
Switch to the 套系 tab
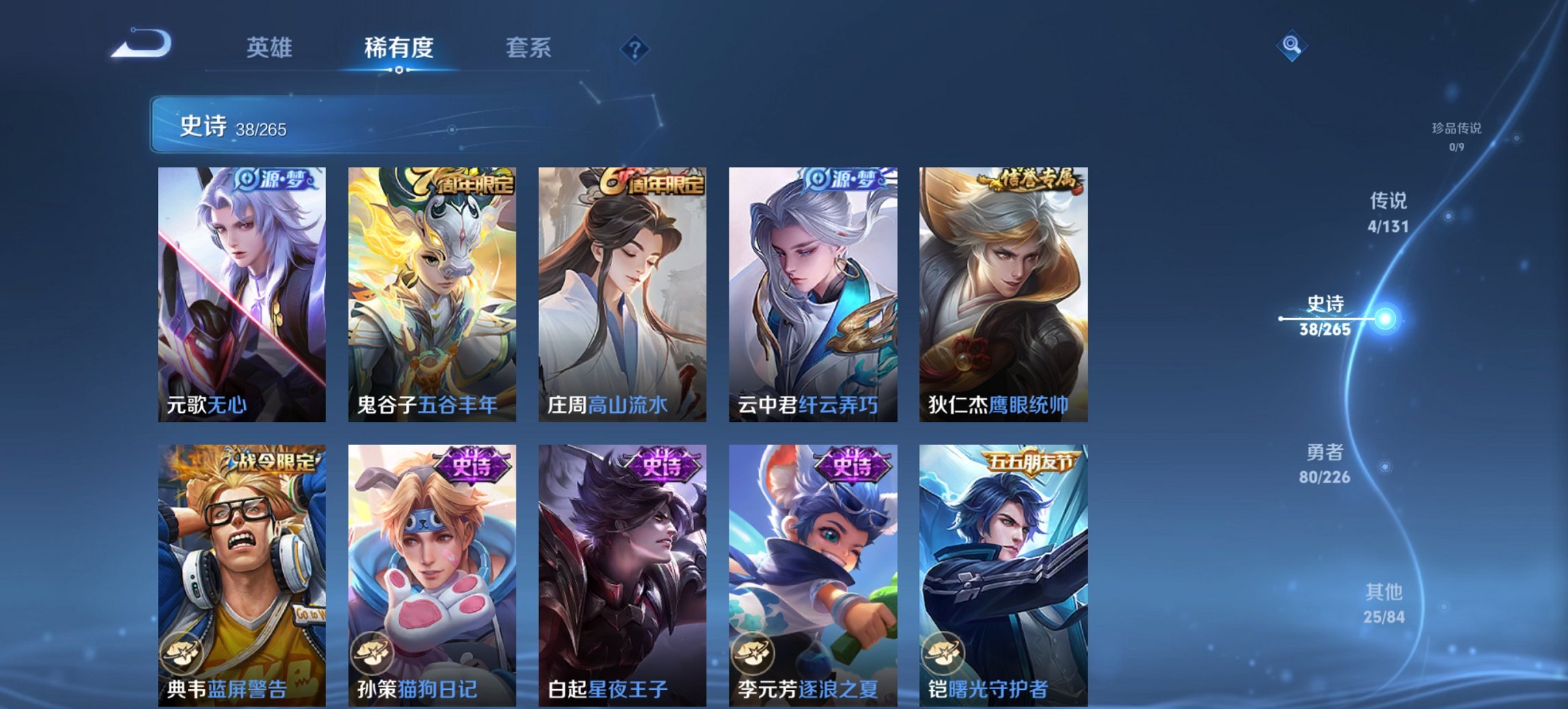[527, 48]
